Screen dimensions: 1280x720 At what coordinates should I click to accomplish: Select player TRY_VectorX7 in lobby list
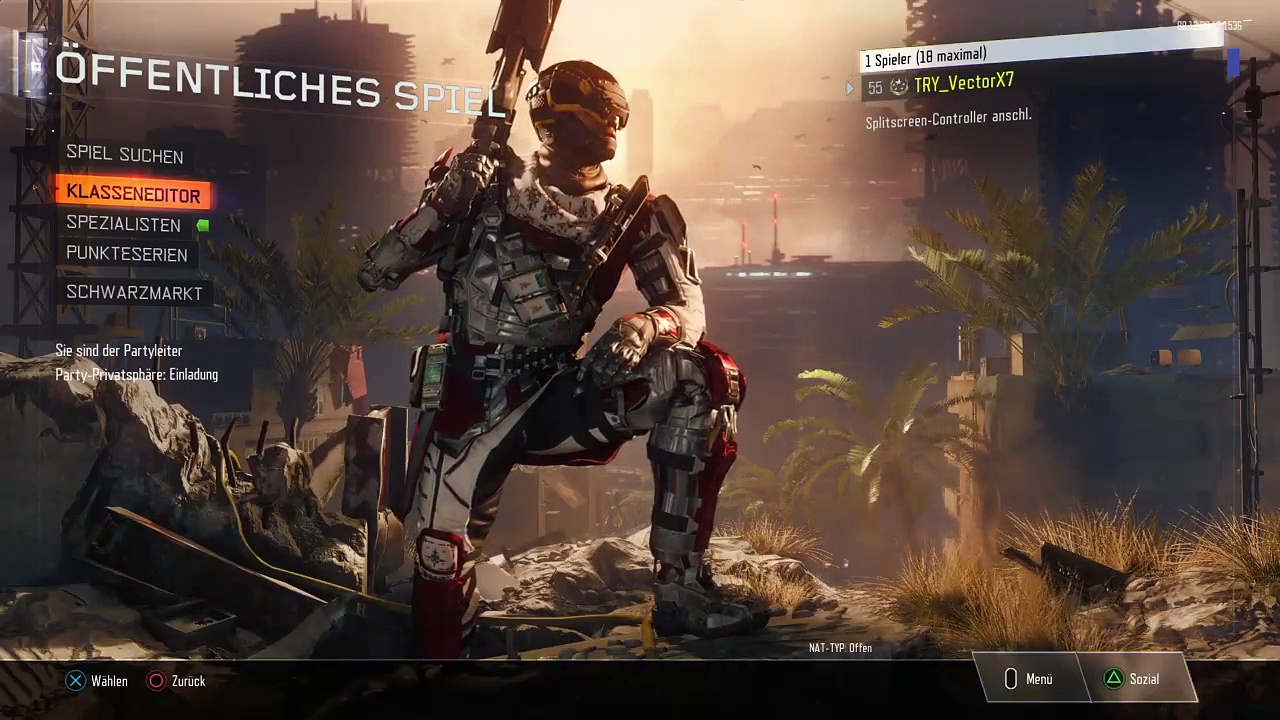963,84
